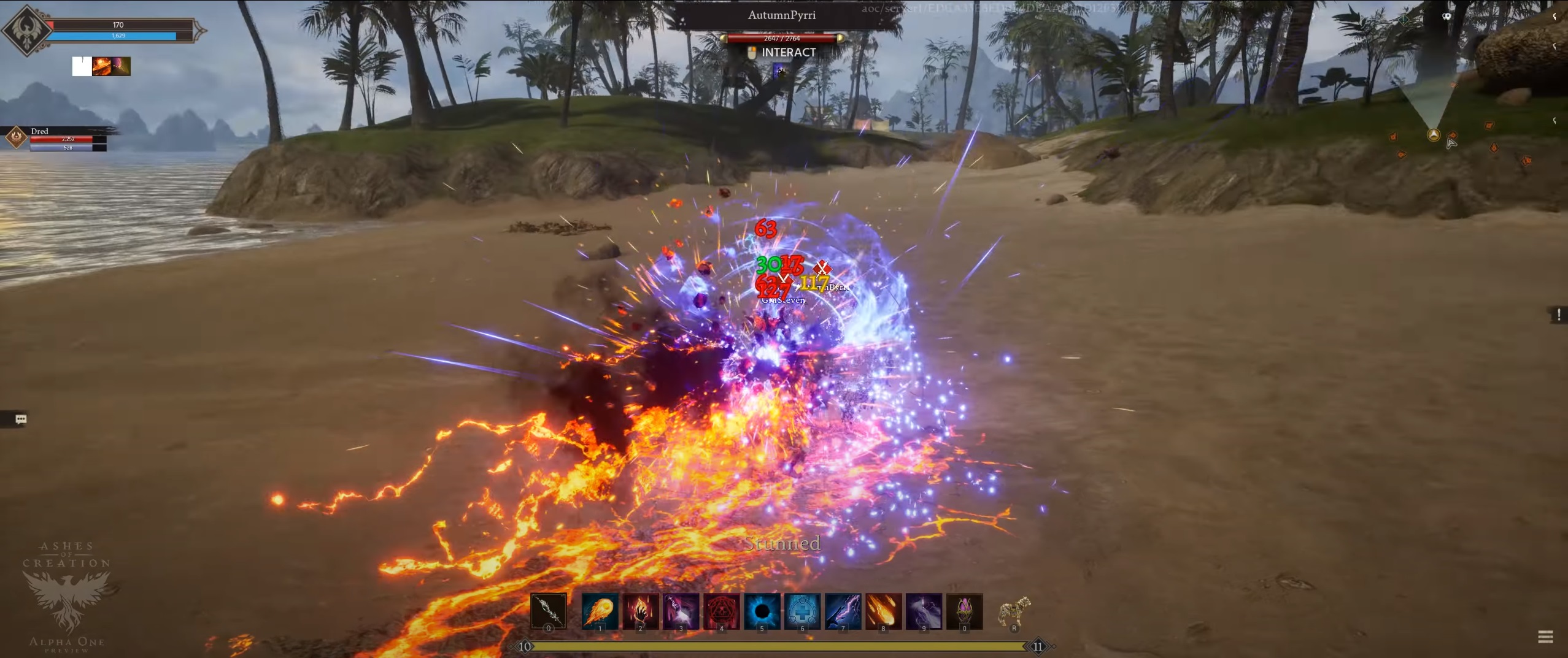Activate the meteor shower ability
Screen dimensions: 1568x658
[883, 610]
